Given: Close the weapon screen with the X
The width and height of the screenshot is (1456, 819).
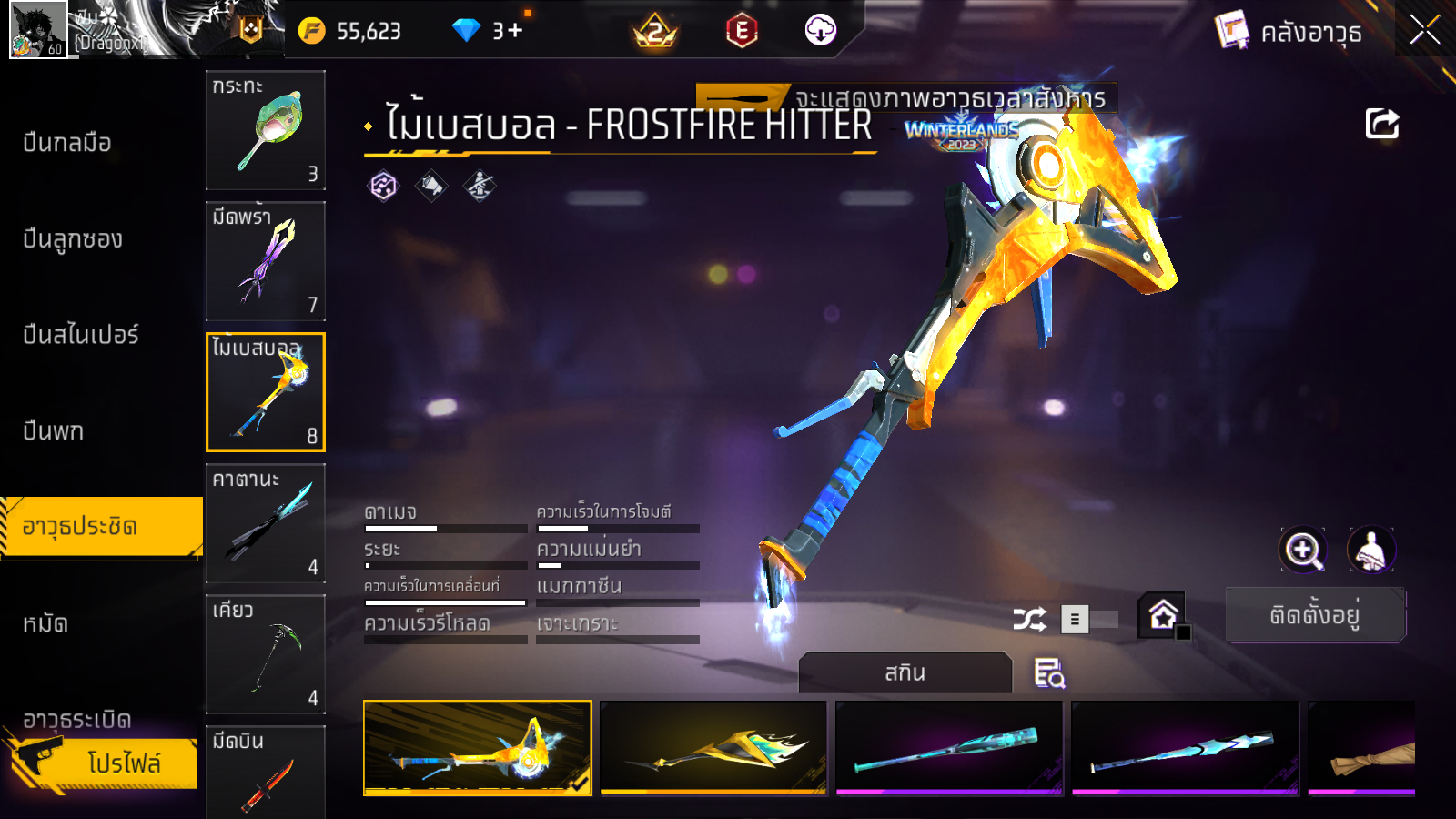Looking at the screenshot, I should [1424, 30].
